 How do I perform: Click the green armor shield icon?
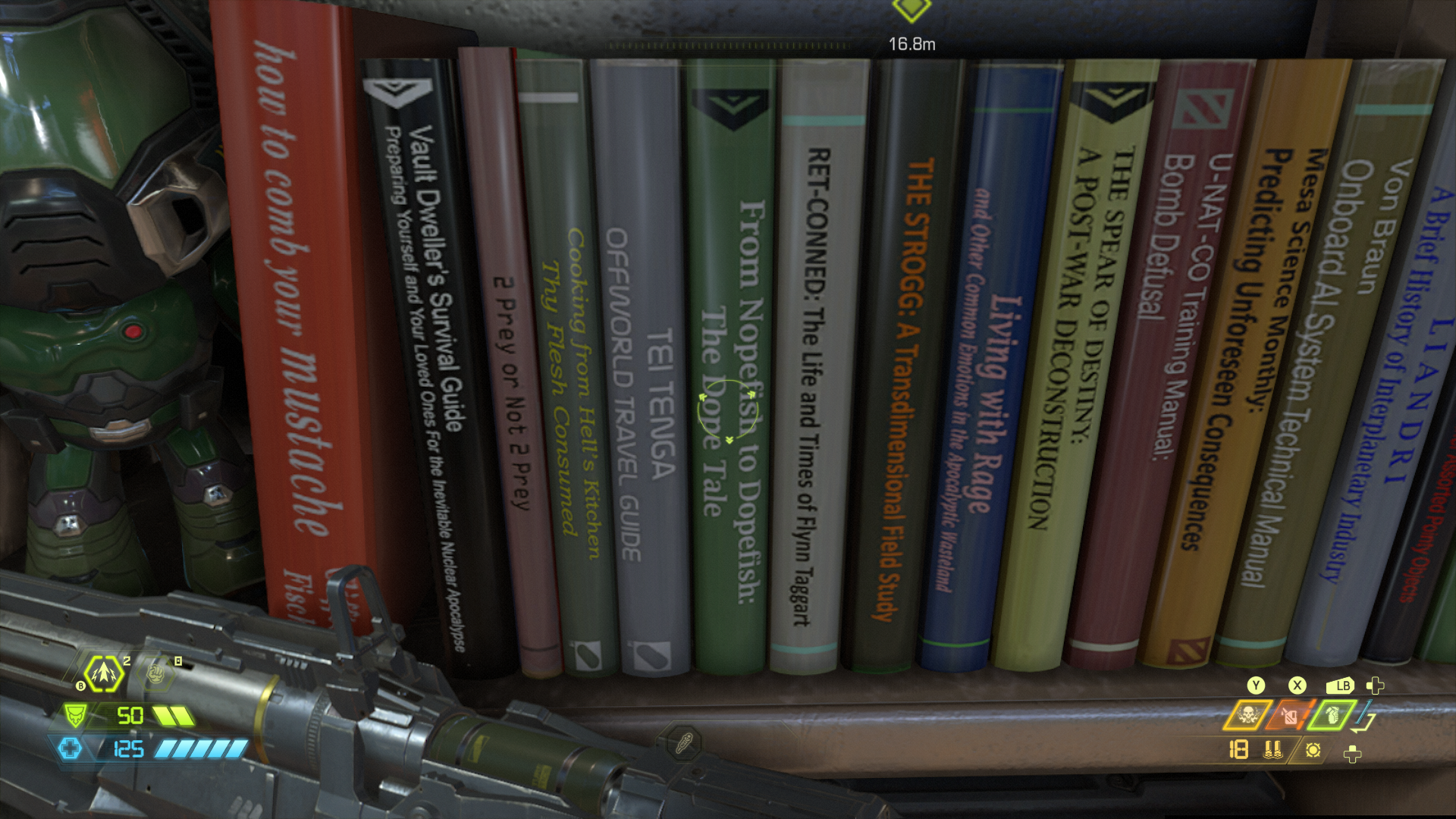point(74,715)
